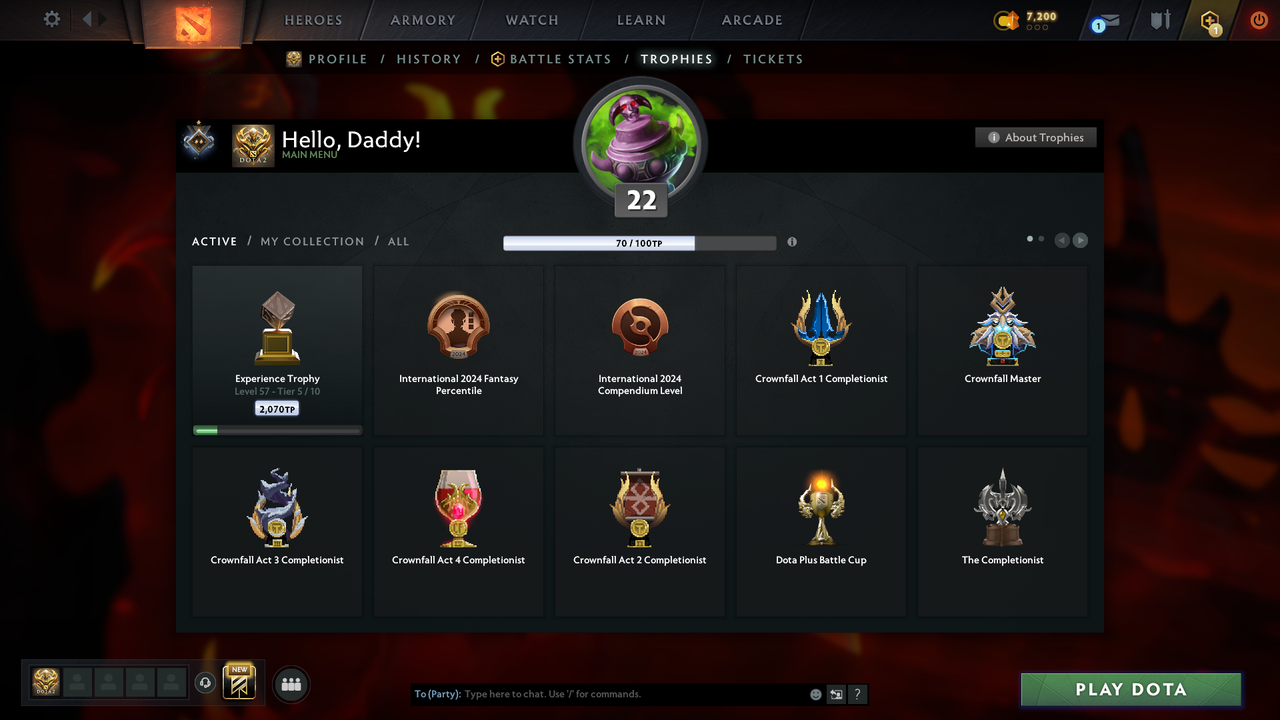Go to the WATCH menu
This screenshot has width=1280, height=720.
pos(531,19)
